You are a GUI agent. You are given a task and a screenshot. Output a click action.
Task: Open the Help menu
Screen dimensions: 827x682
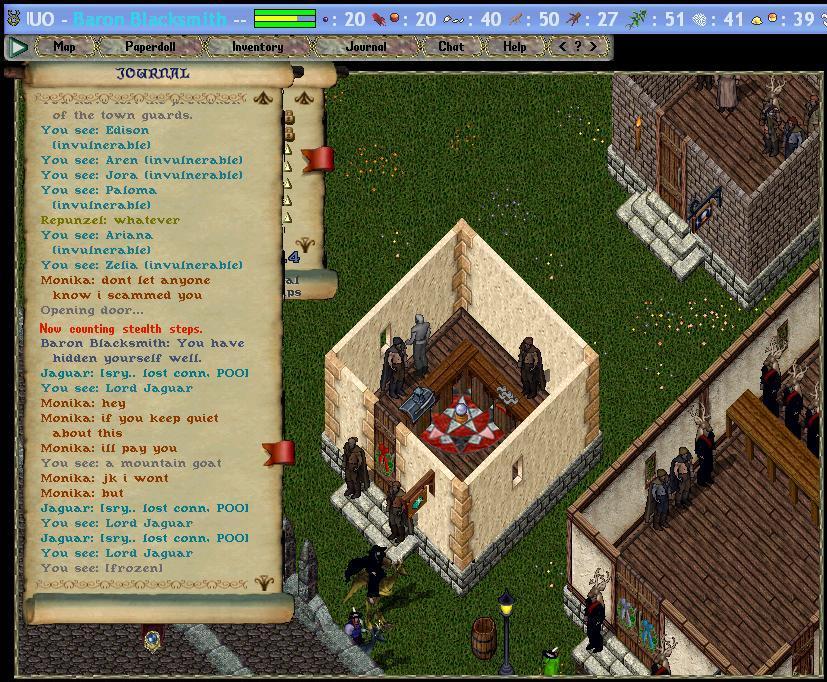click(514, 46)
